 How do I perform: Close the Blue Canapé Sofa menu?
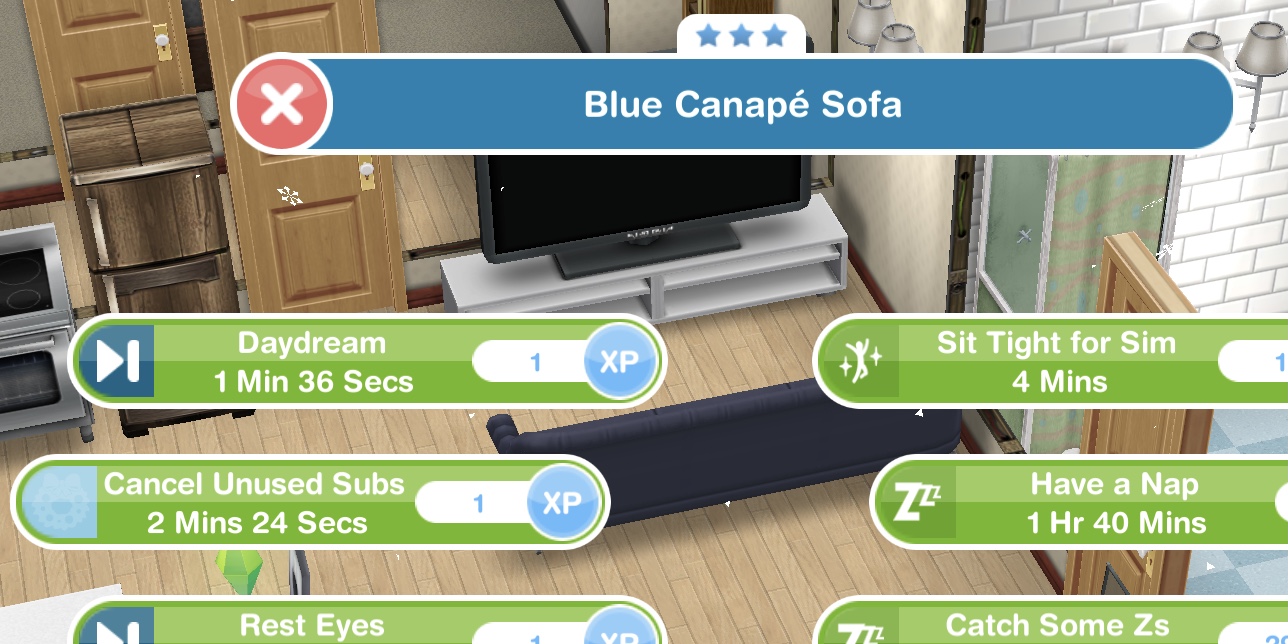click(x=281, y=104)
